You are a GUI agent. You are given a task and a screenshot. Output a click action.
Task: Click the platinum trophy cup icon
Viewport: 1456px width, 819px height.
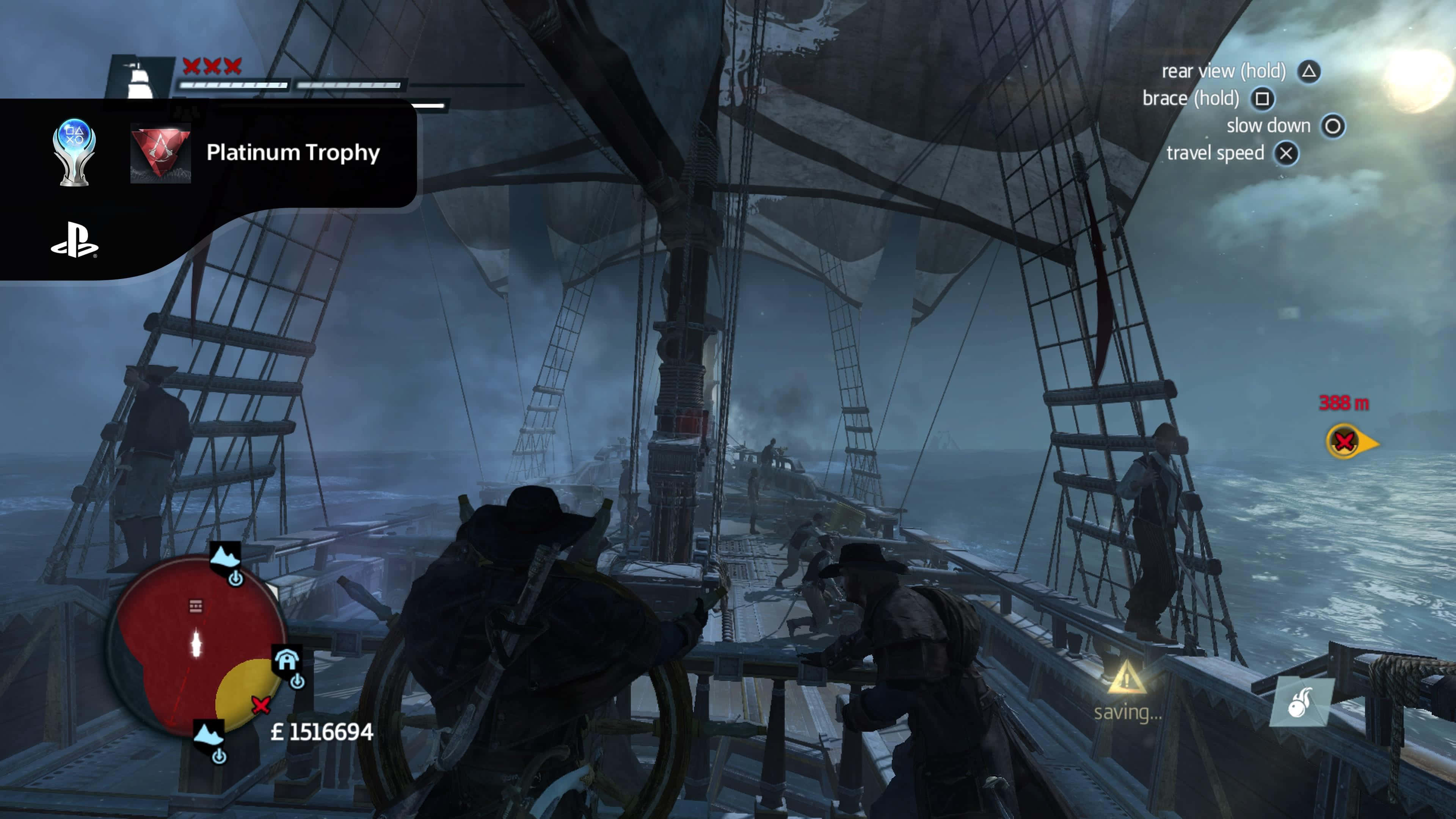(x=74, y=152)
